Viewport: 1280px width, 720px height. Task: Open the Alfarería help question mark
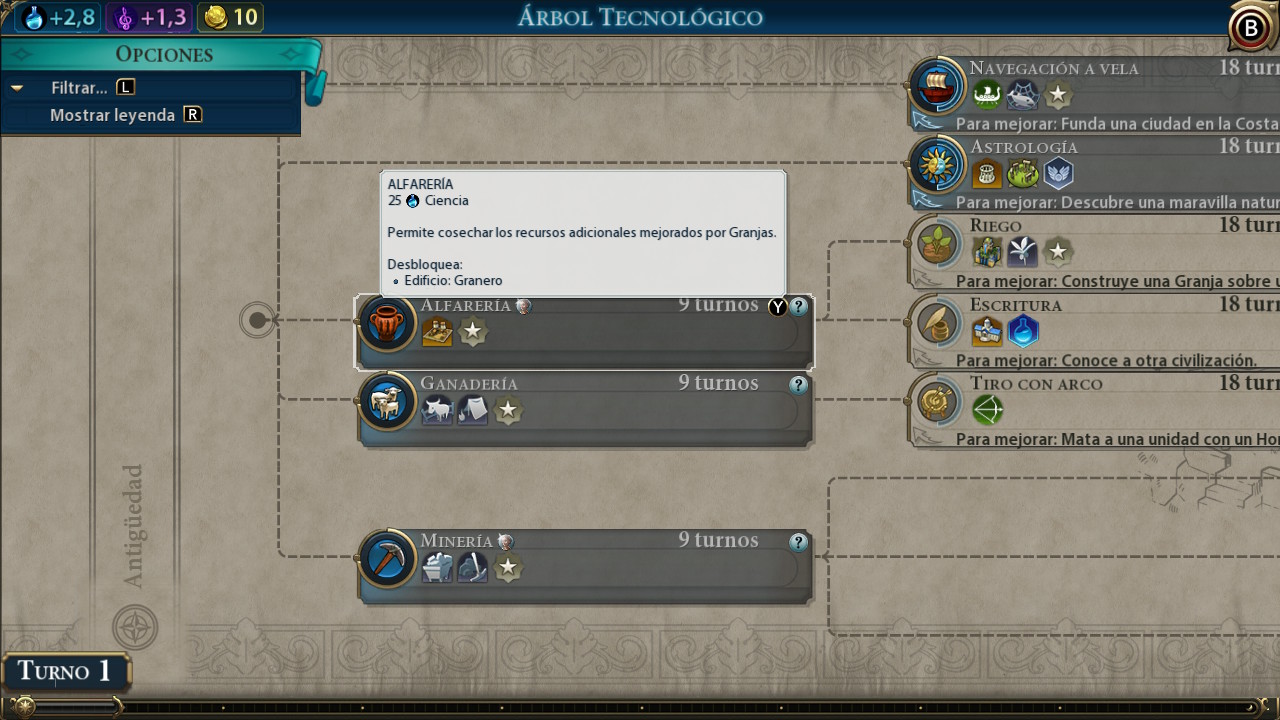point(798,307)
